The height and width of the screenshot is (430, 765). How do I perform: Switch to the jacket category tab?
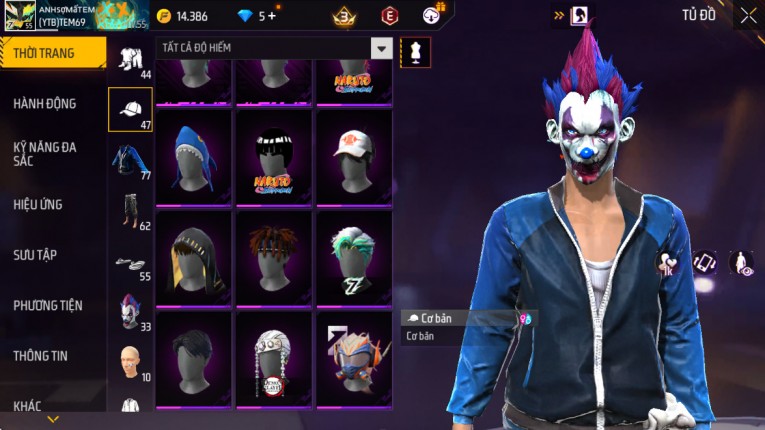pyautogui.click(x=130, y=160)
